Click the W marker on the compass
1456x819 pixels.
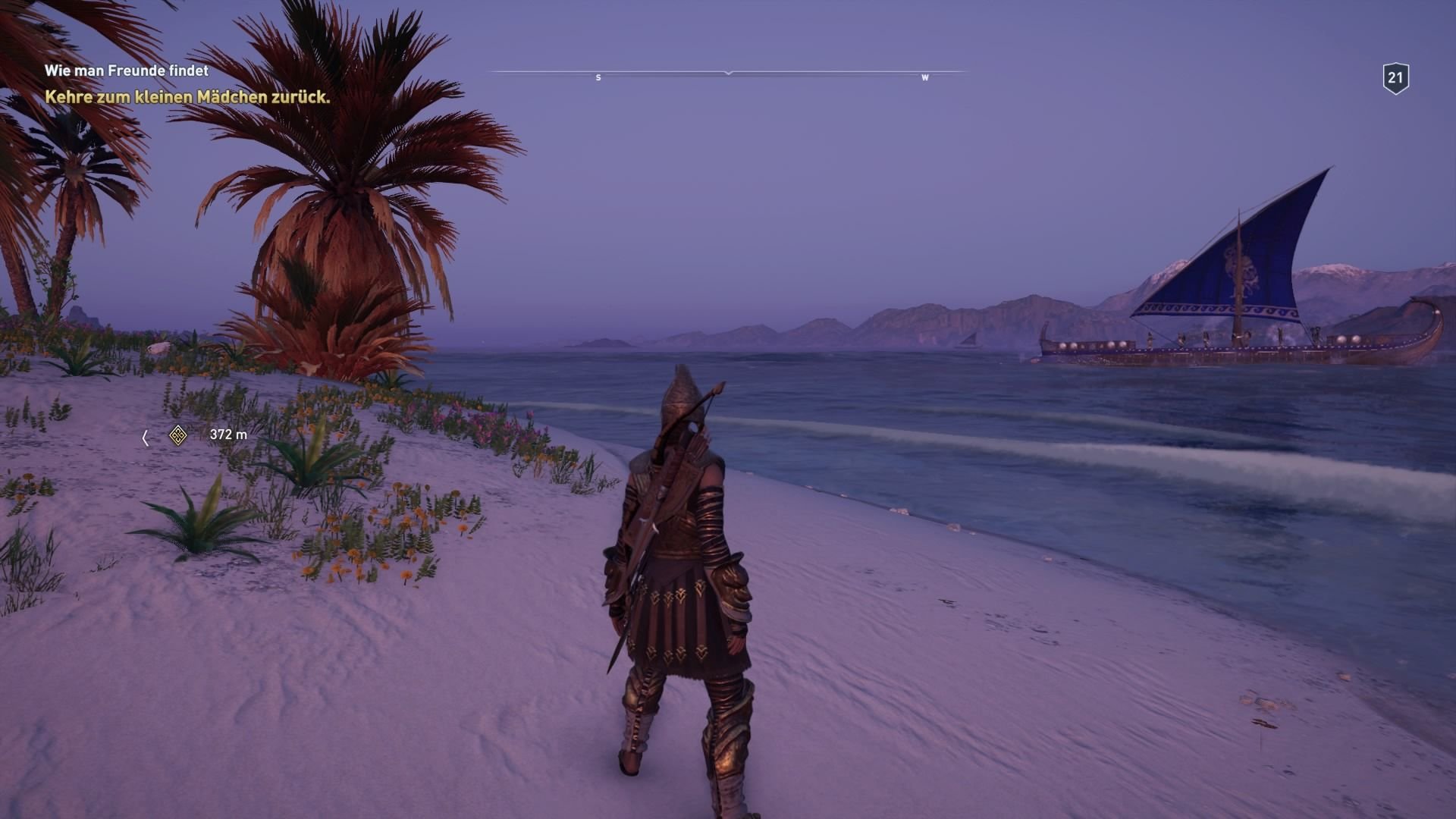924,77
